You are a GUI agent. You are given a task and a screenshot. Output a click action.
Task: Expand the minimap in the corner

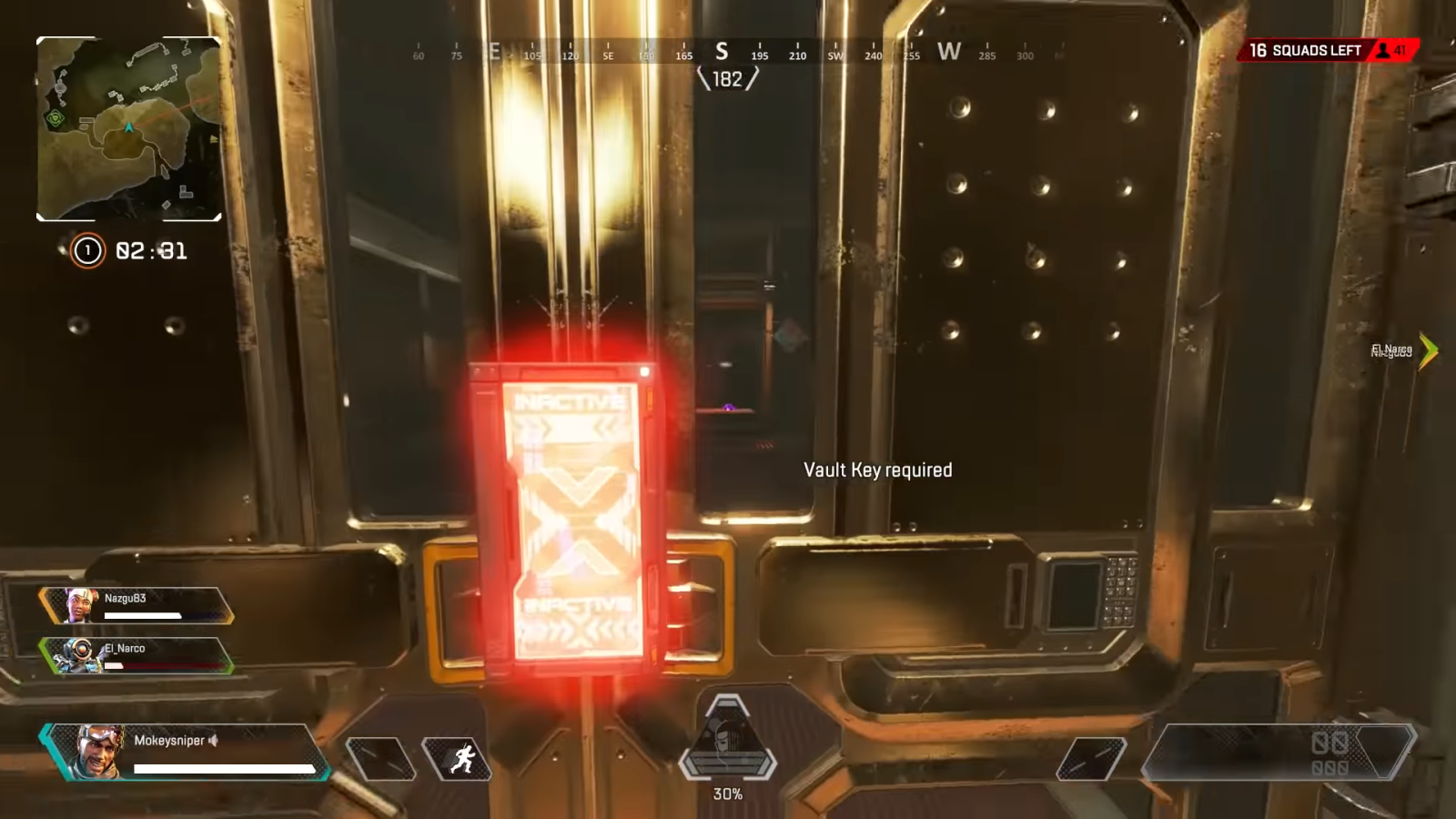click(x=127, y=127)
